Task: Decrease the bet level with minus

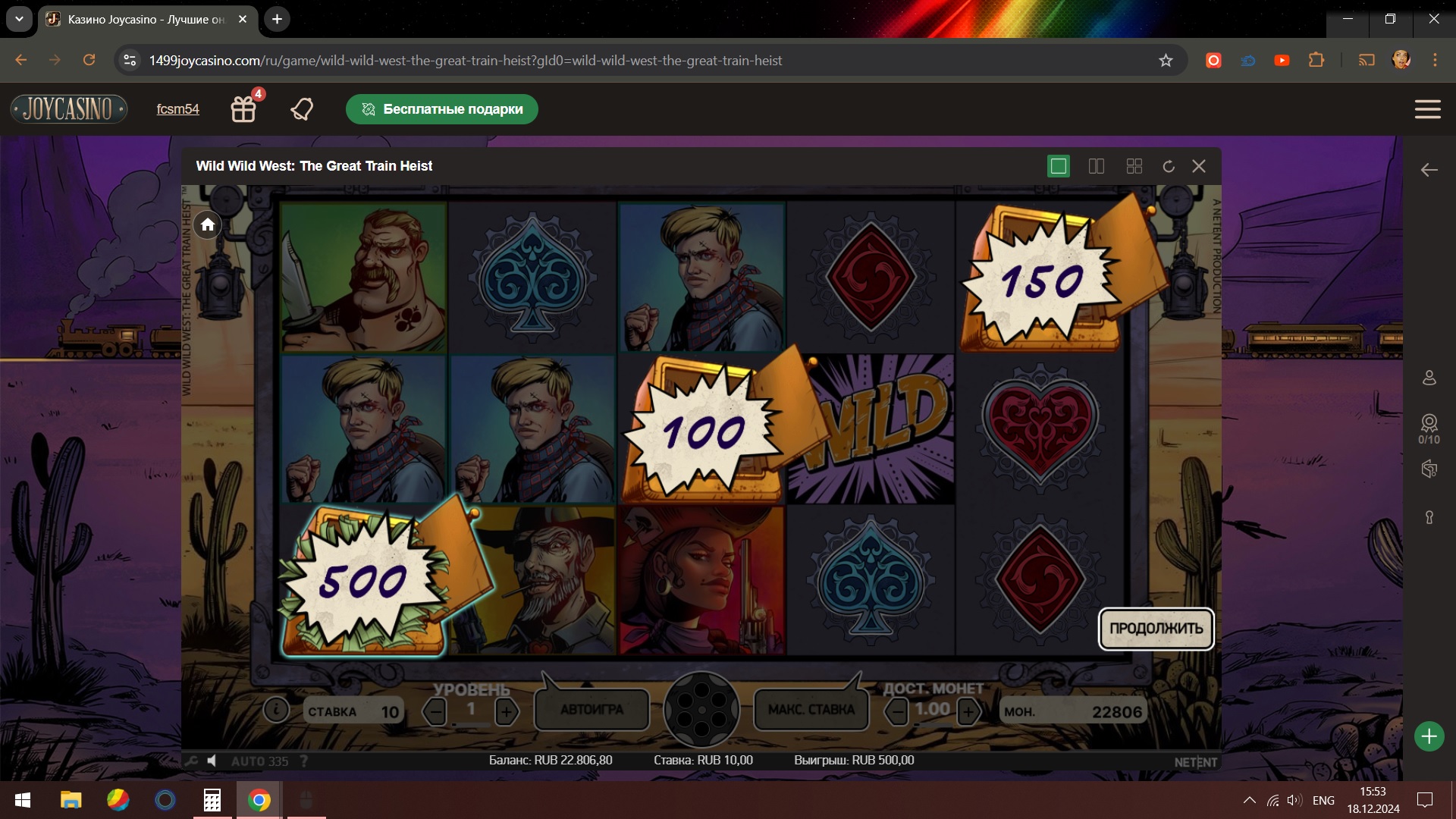Action: [435, 711]
